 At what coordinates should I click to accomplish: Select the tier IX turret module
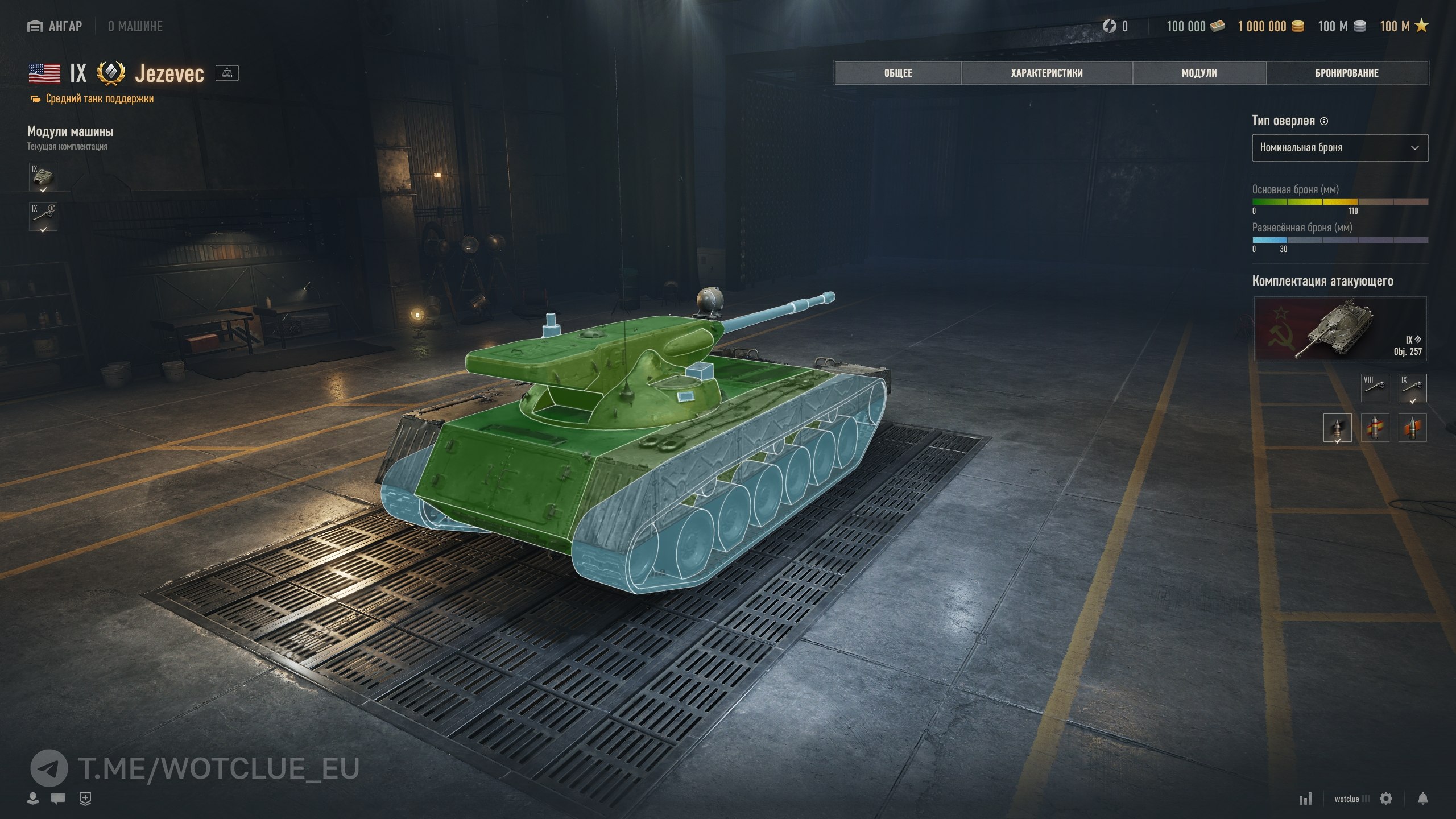[43, 177]
